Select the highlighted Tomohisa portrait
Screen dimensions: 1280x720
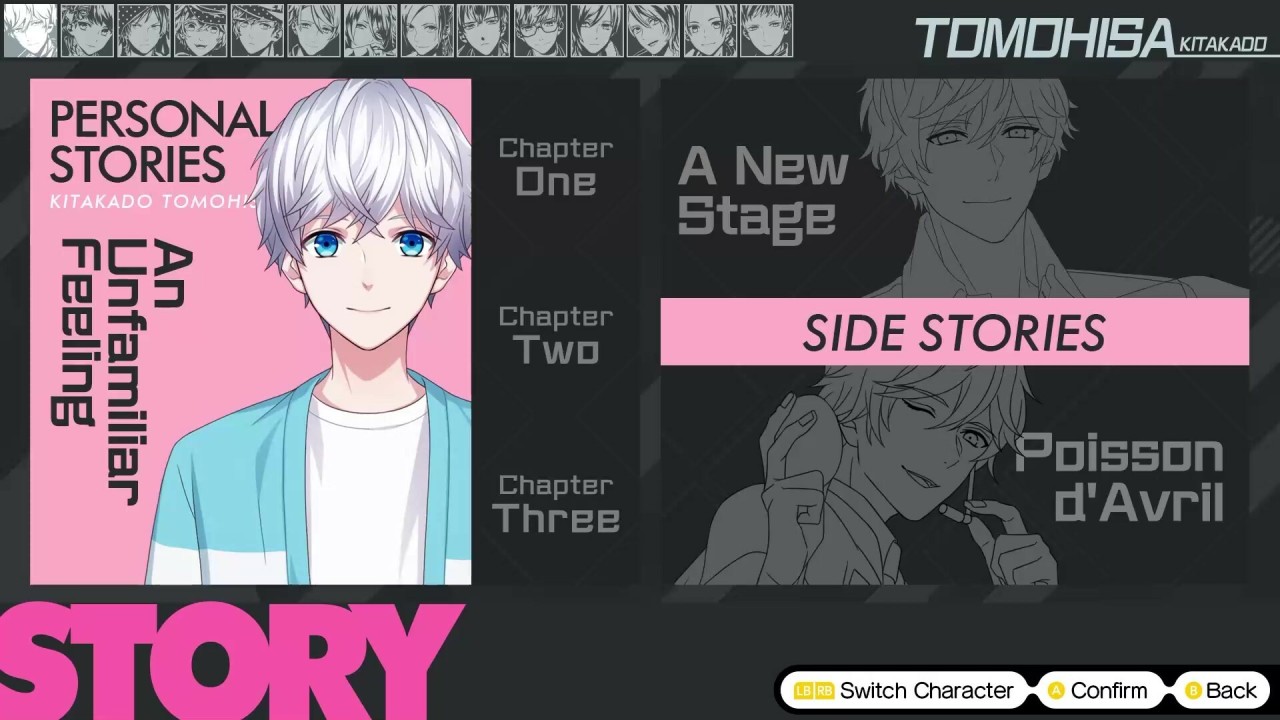pyautogui.click(x=30, y=31)
